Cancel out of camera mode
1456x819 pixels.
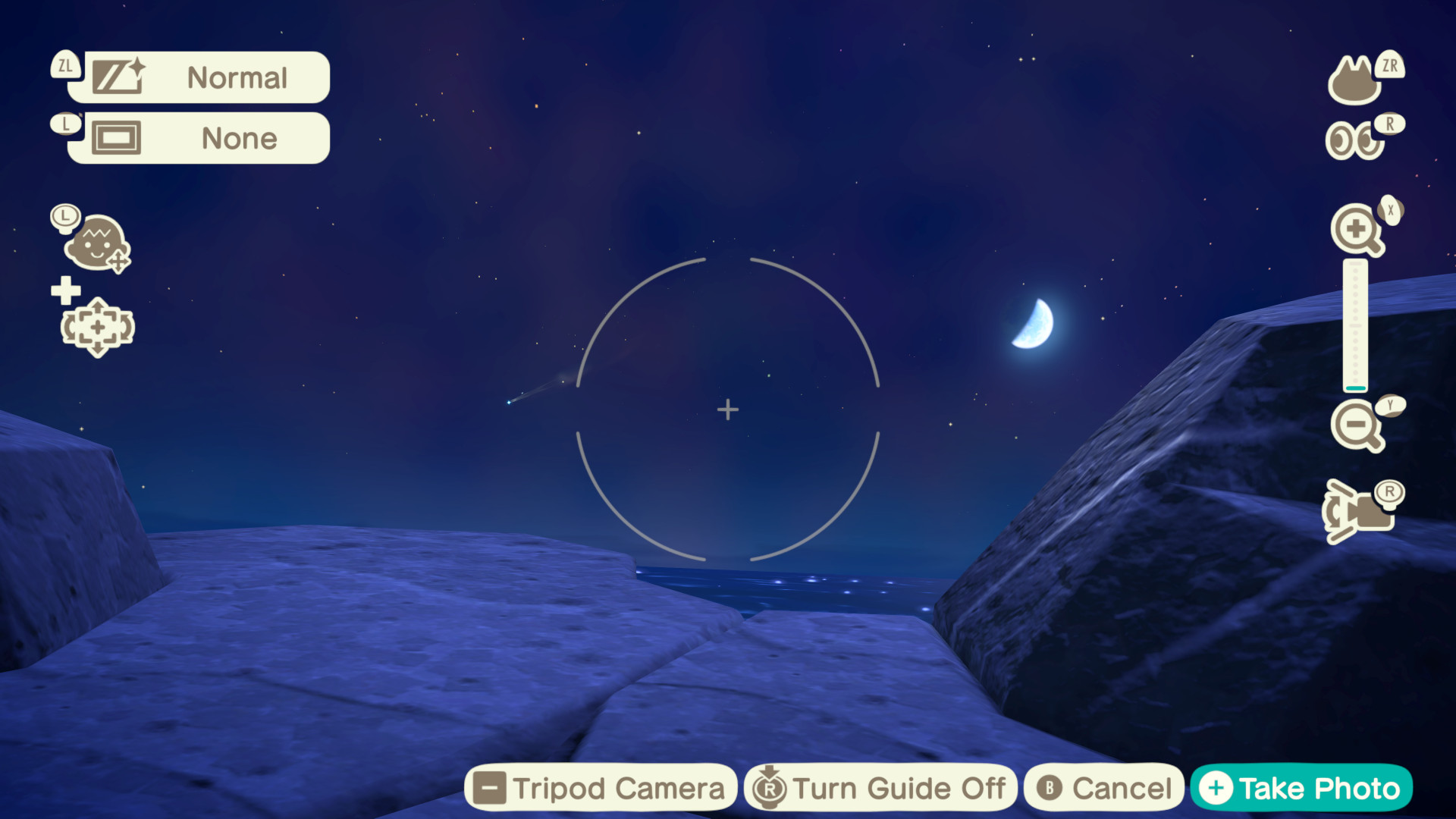pyautogui.click(x=1101, y=787)
